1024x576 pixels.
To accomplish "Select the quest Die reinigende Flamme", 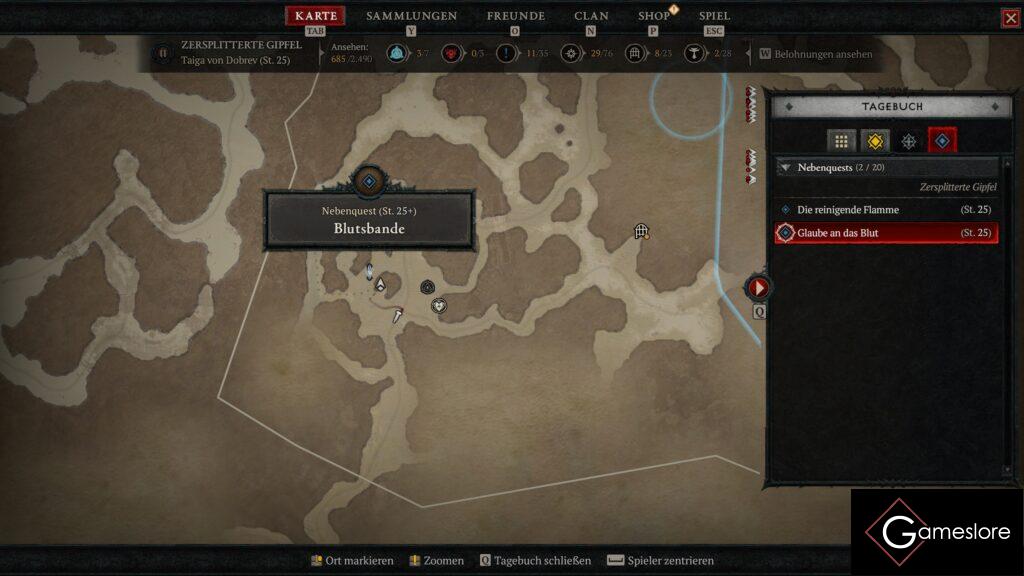I will point(848,210).
